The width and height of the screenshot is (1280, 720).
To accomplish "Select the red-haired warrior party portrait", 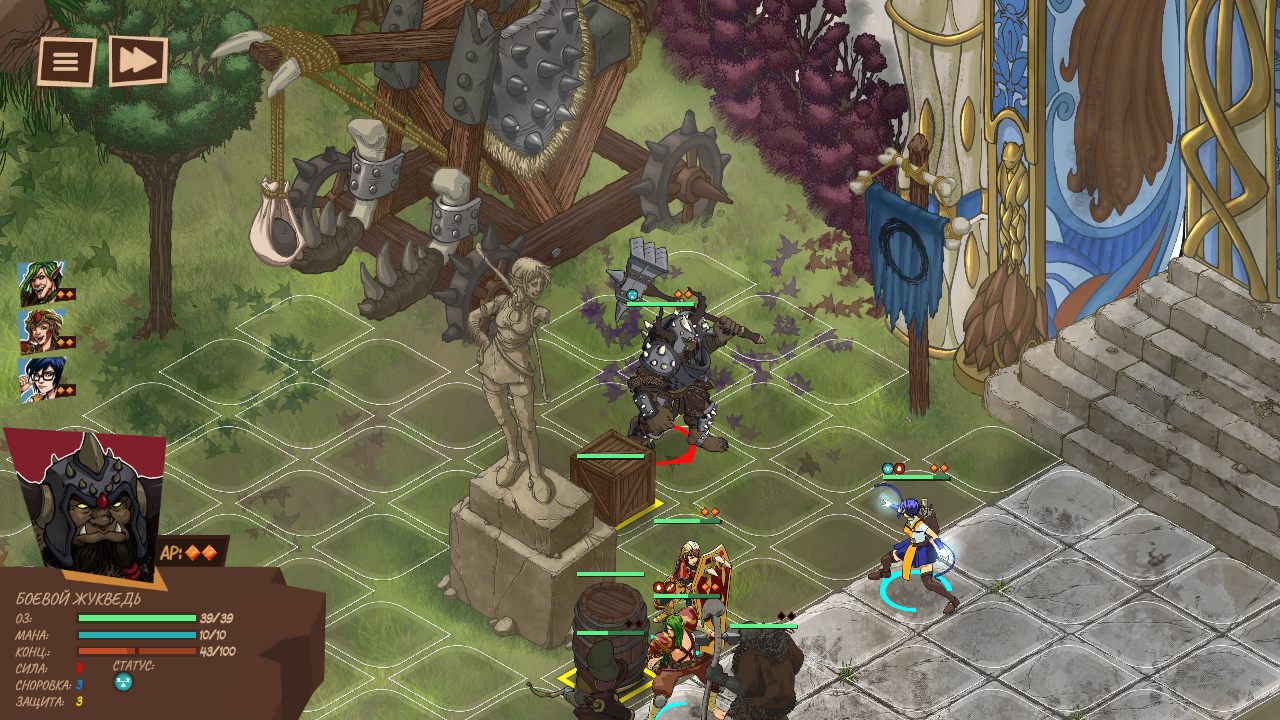I will 41,332.
